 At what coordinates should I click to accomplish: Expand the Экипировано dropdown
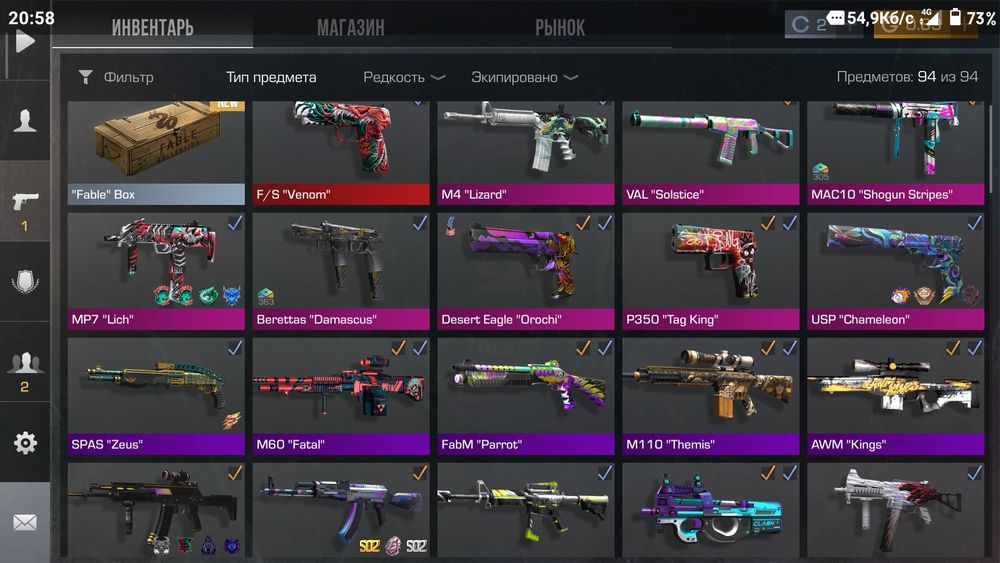pyautogui.click(x=524, y=77)
